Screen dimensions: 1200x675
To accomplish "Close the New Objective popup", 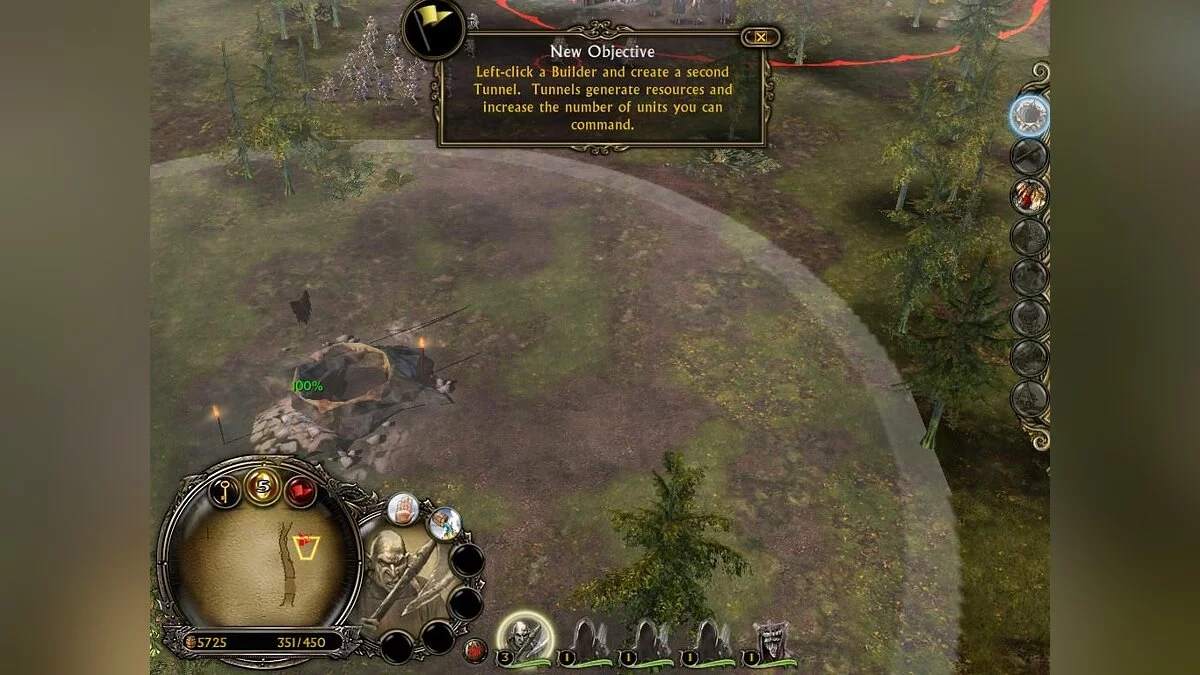I will pyautogui.click(x=761, y=38).
